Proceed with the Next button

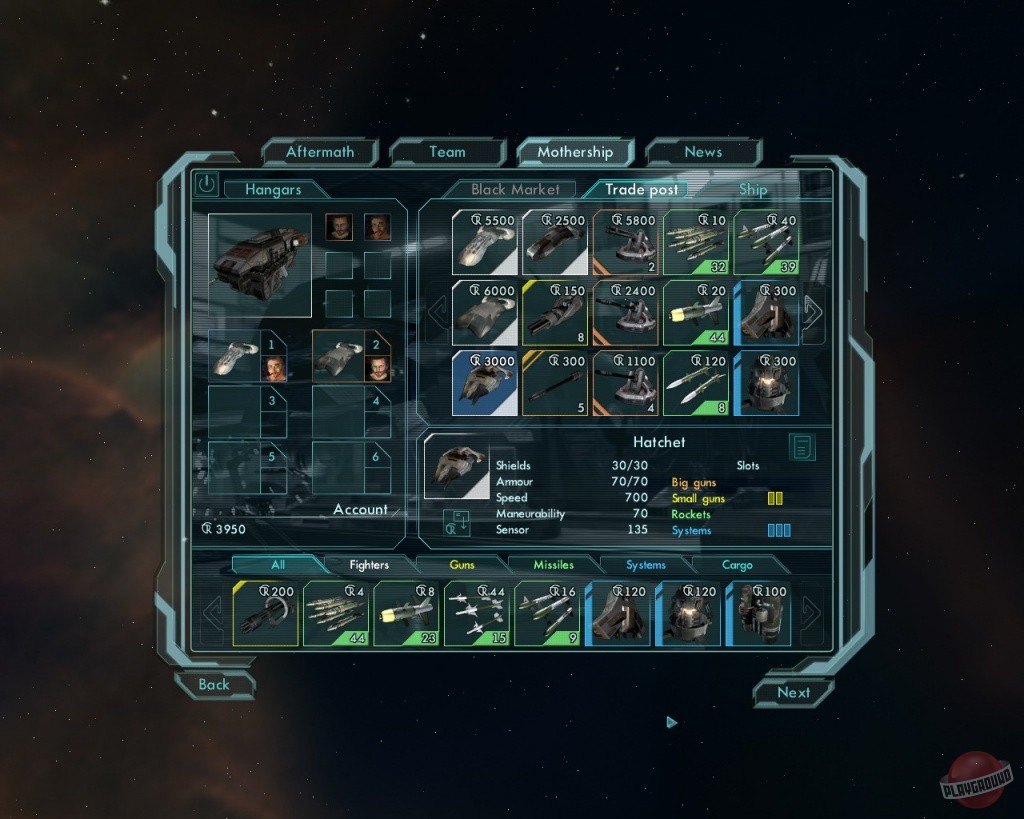point(793,693)
